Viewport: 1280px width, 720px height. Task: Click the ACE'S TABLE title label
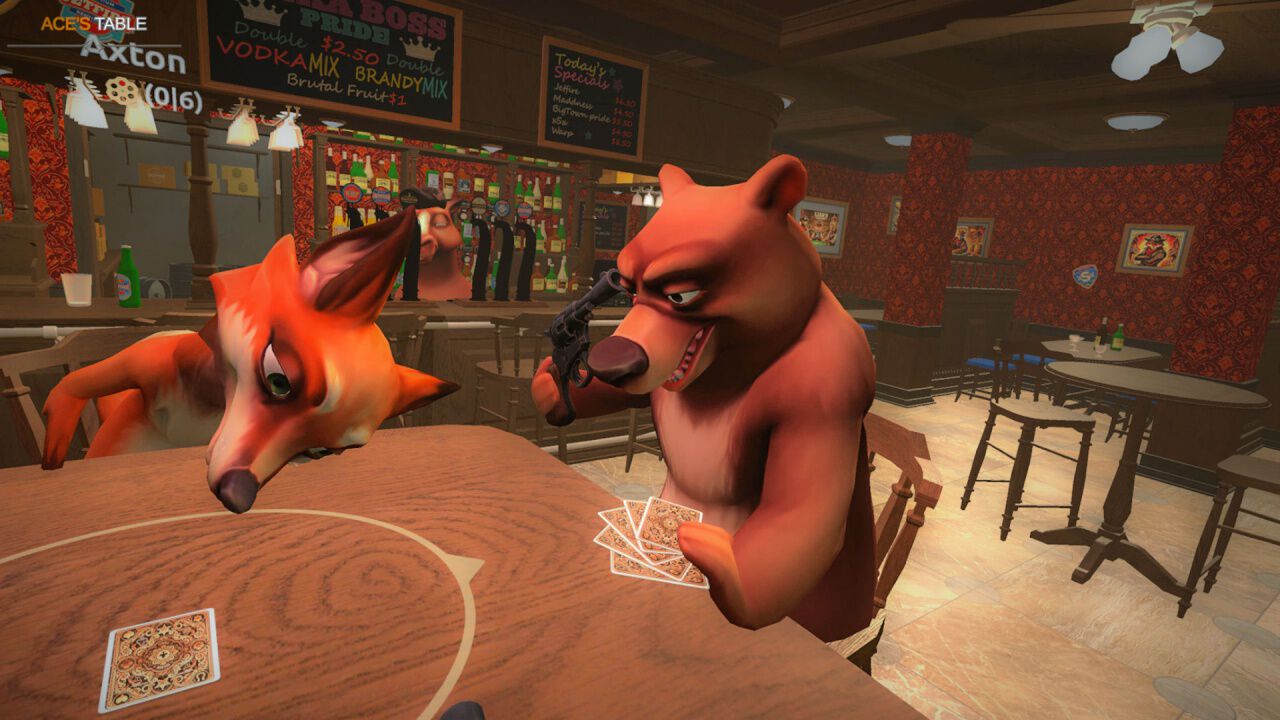point(94,23)
